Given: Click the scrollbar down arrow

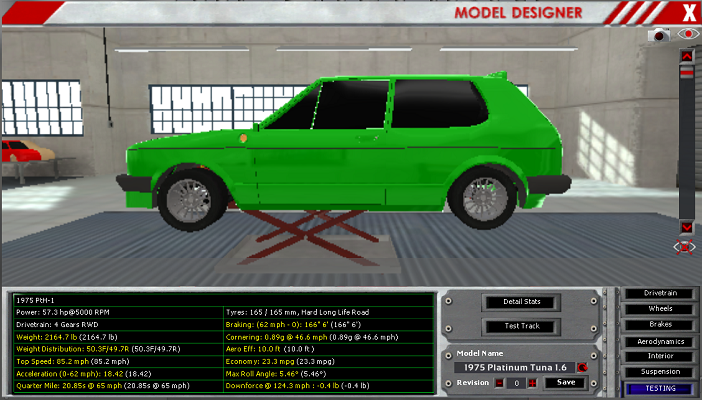Looking at the screenshot, I should coord(686,226).
